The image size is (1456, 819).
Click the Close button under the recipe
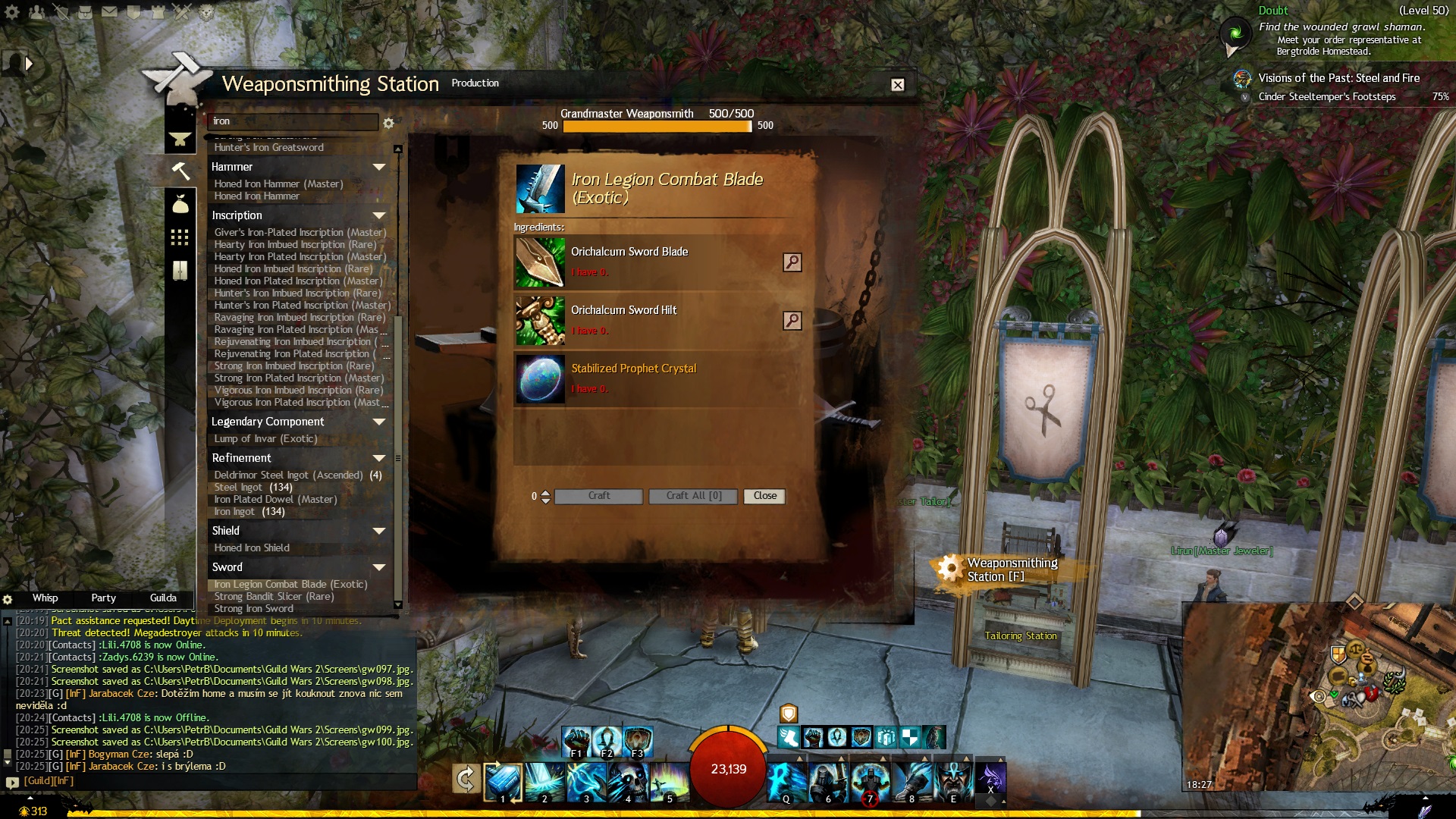764,496
